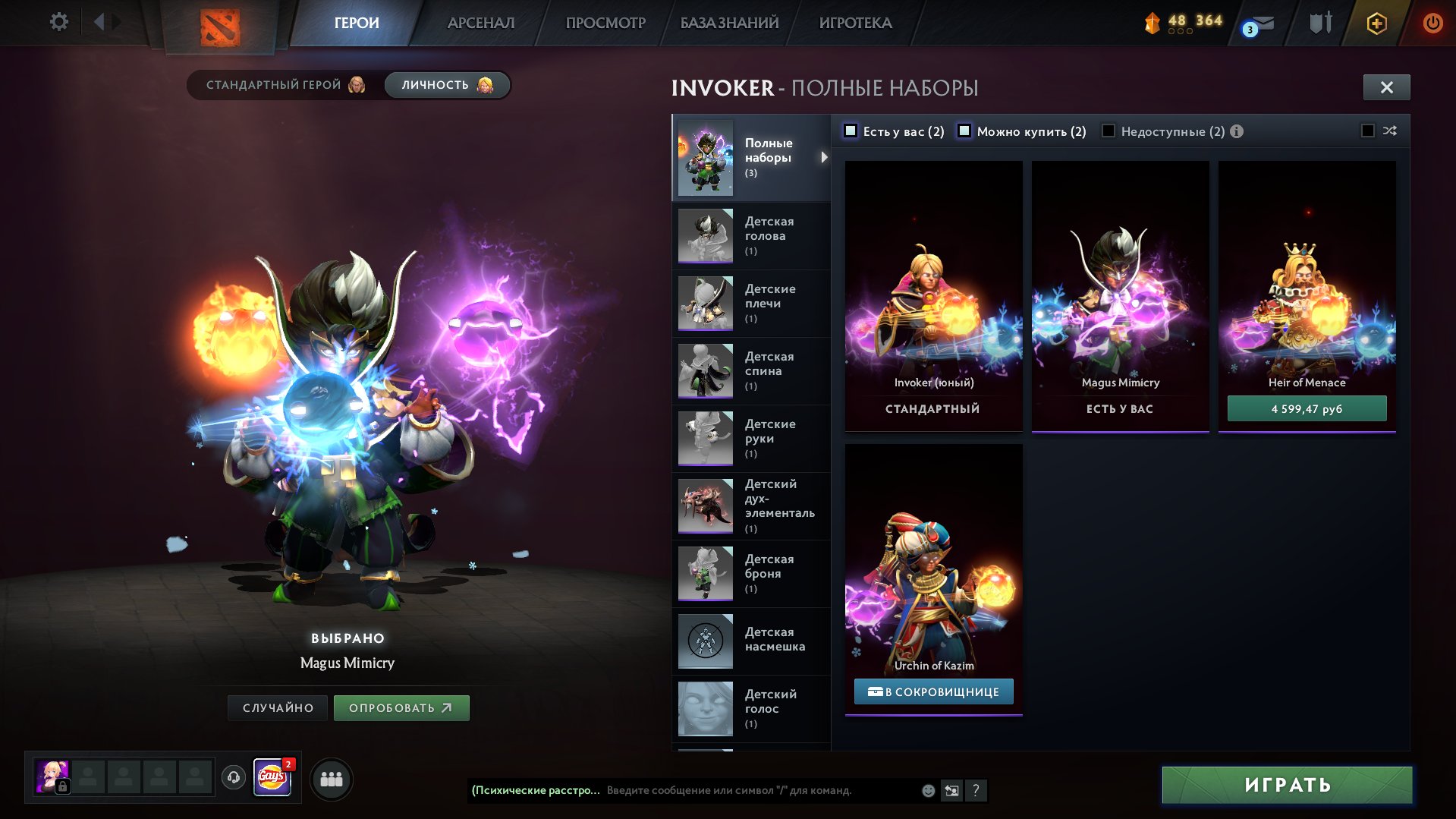1456x819 pixels.
Task: Switch to the Арсенал tab
Action: point(480,23)
